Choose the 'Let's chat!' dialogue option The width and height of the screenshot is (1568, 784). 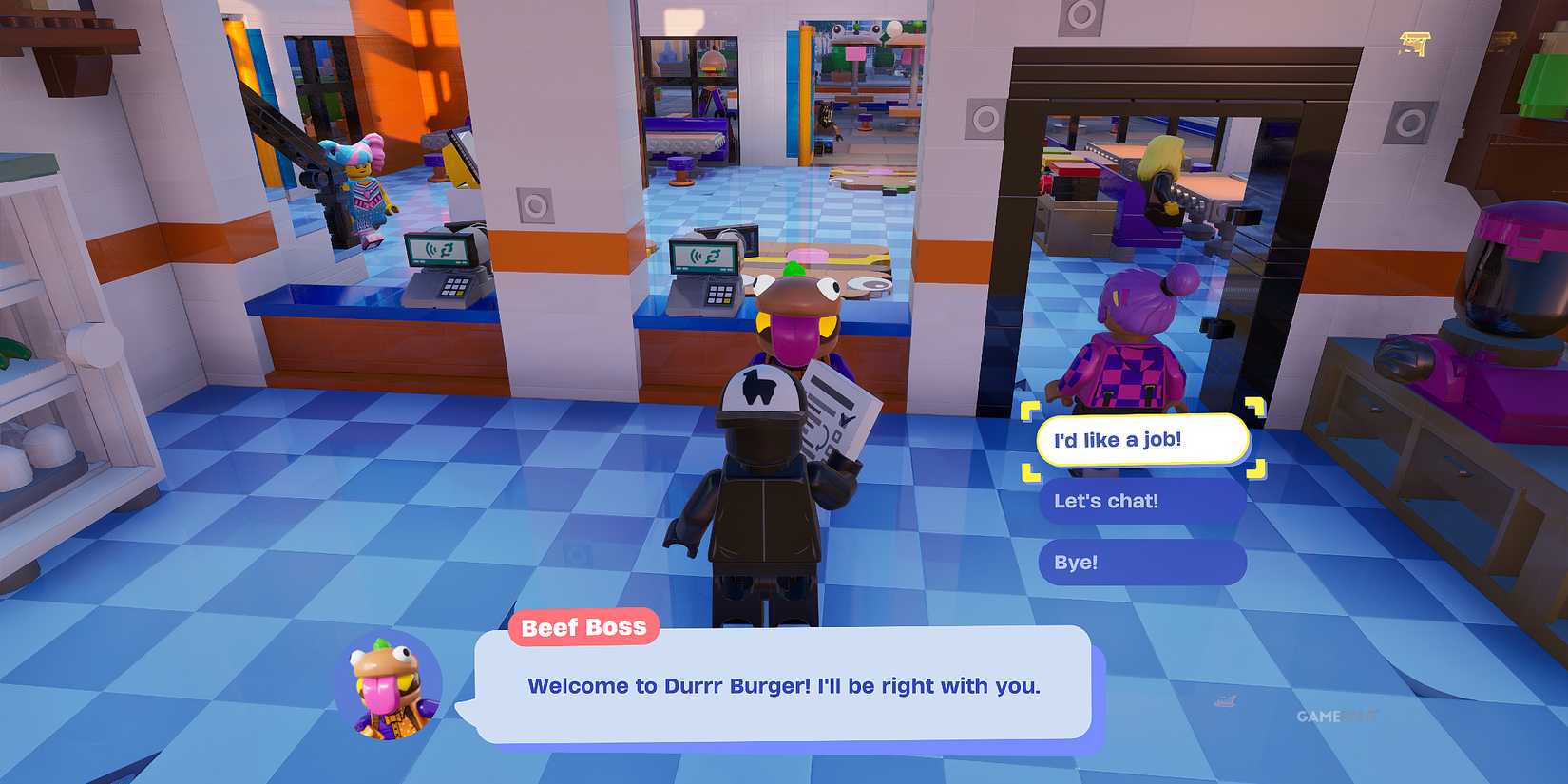pos(1140,501)
